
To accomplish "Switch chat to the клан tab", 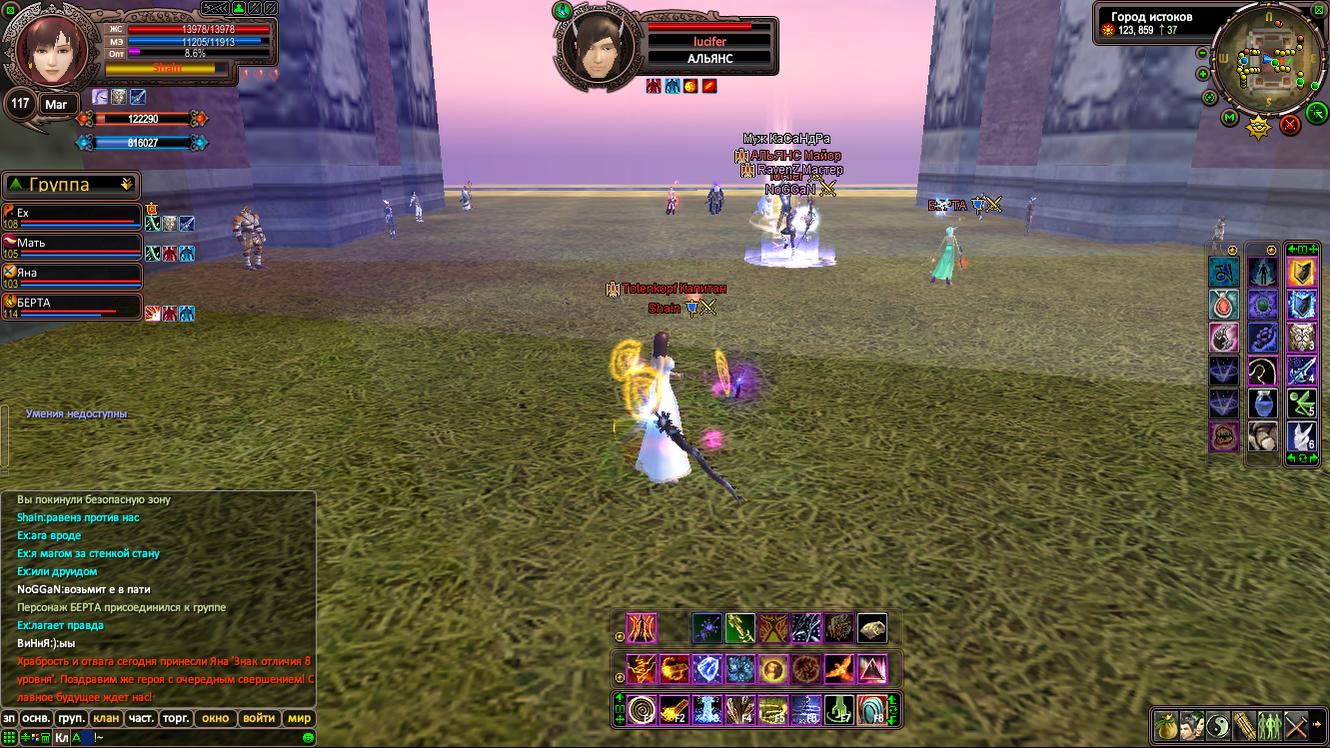I will tap(105, 718).
